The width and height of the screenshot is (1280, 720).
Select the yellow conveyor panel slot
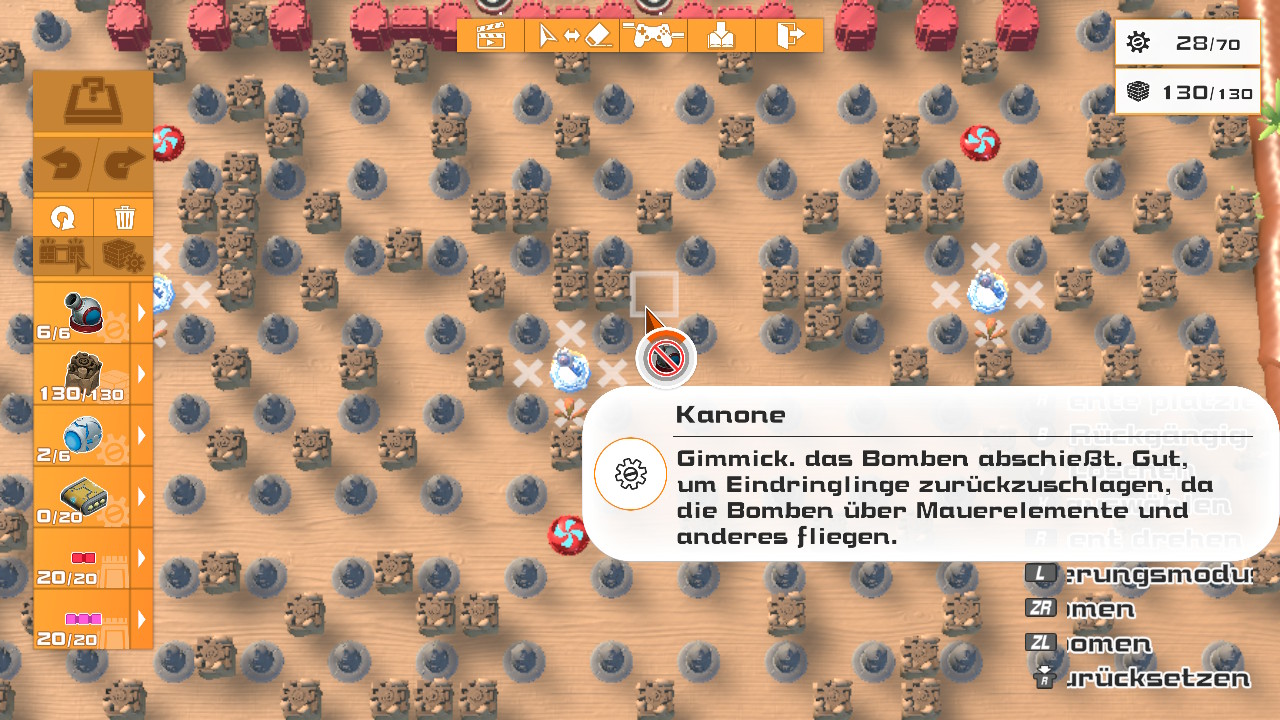tap(82, 496)
